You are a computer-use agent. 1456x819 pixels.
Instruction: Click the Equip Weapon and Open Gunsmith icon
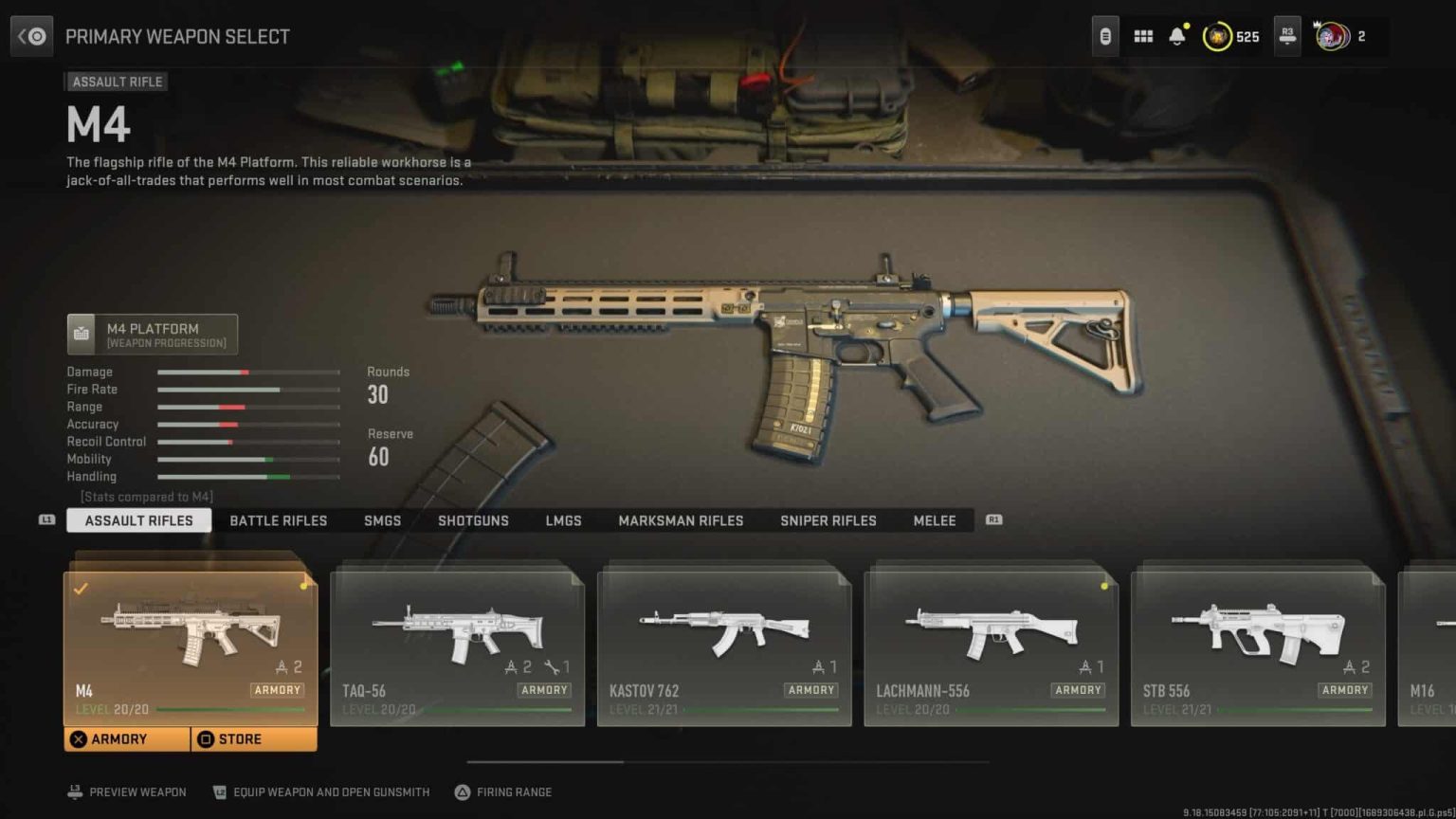click(x=220, y=792)
